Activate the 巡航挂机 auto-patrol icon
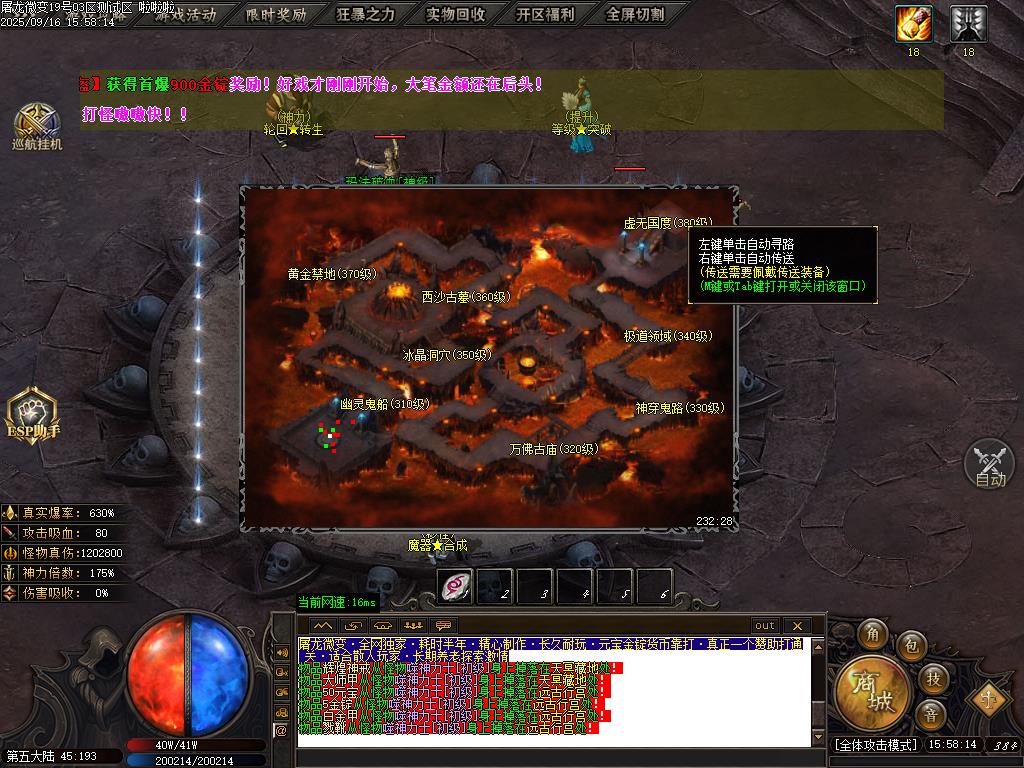1024x768 pixels. click(x=37, y=126)
